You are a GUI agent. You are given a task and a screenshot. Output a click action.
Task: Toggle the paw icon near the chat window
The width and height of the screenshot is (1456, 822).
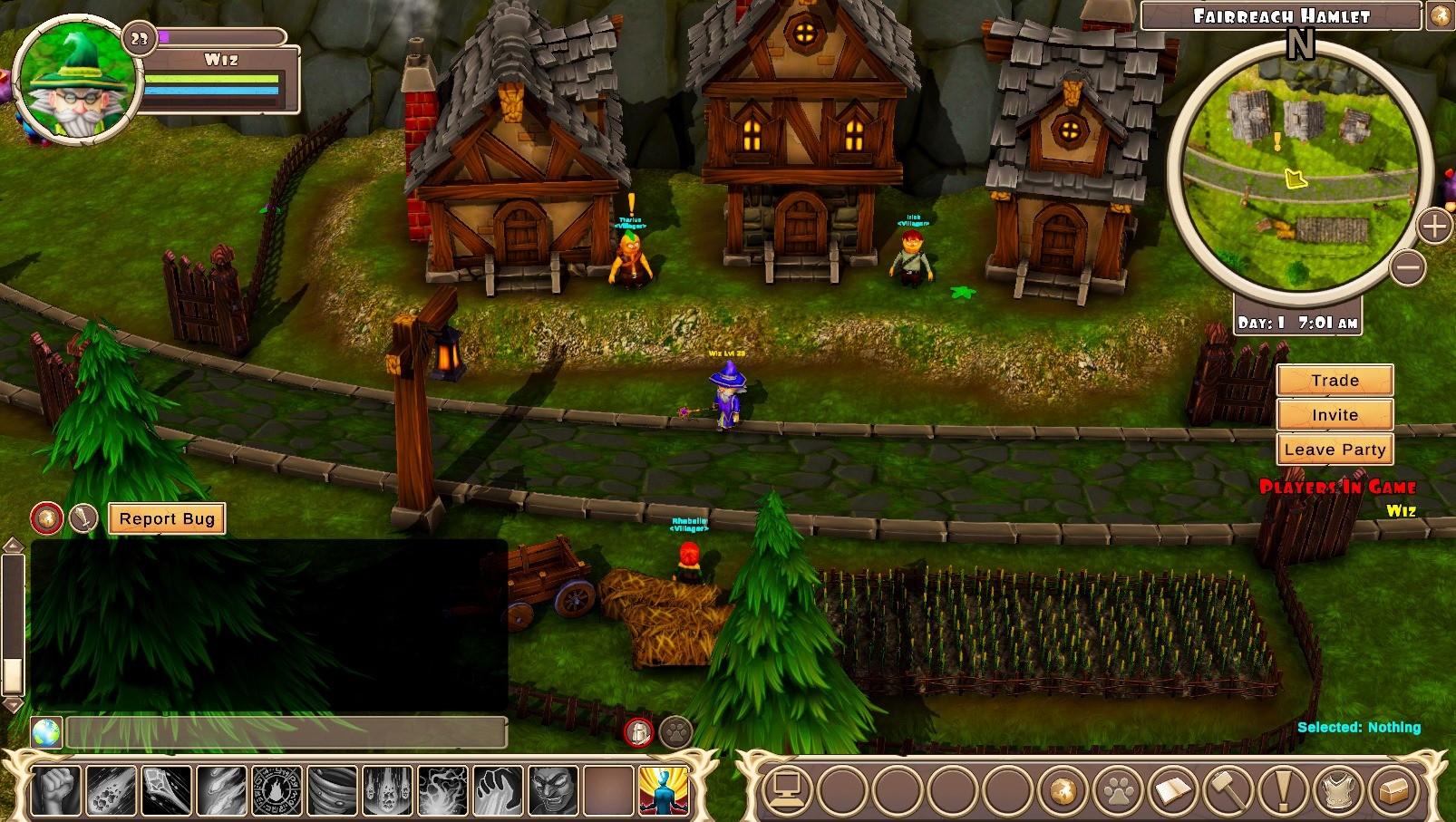[675, 732]
